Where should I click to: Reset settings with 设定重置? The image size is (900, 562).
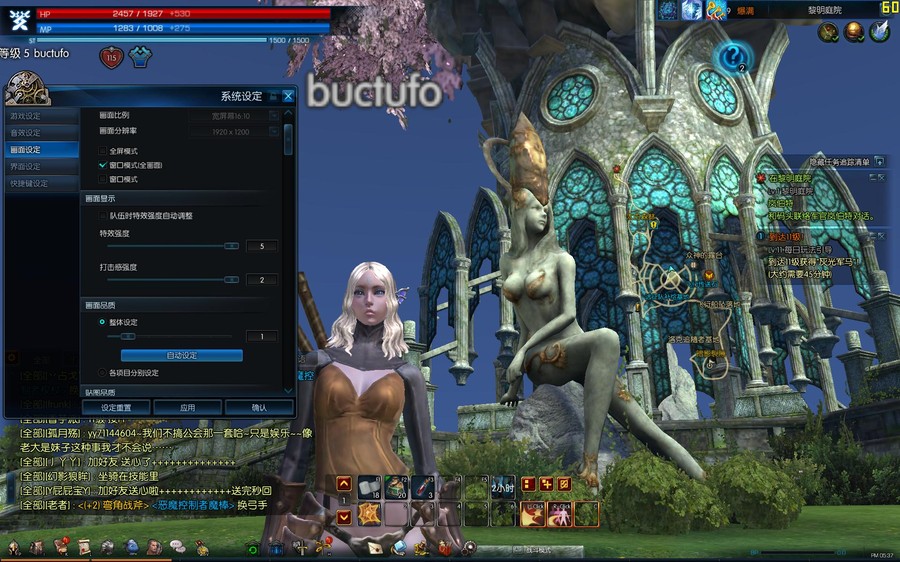pos(117,408)
